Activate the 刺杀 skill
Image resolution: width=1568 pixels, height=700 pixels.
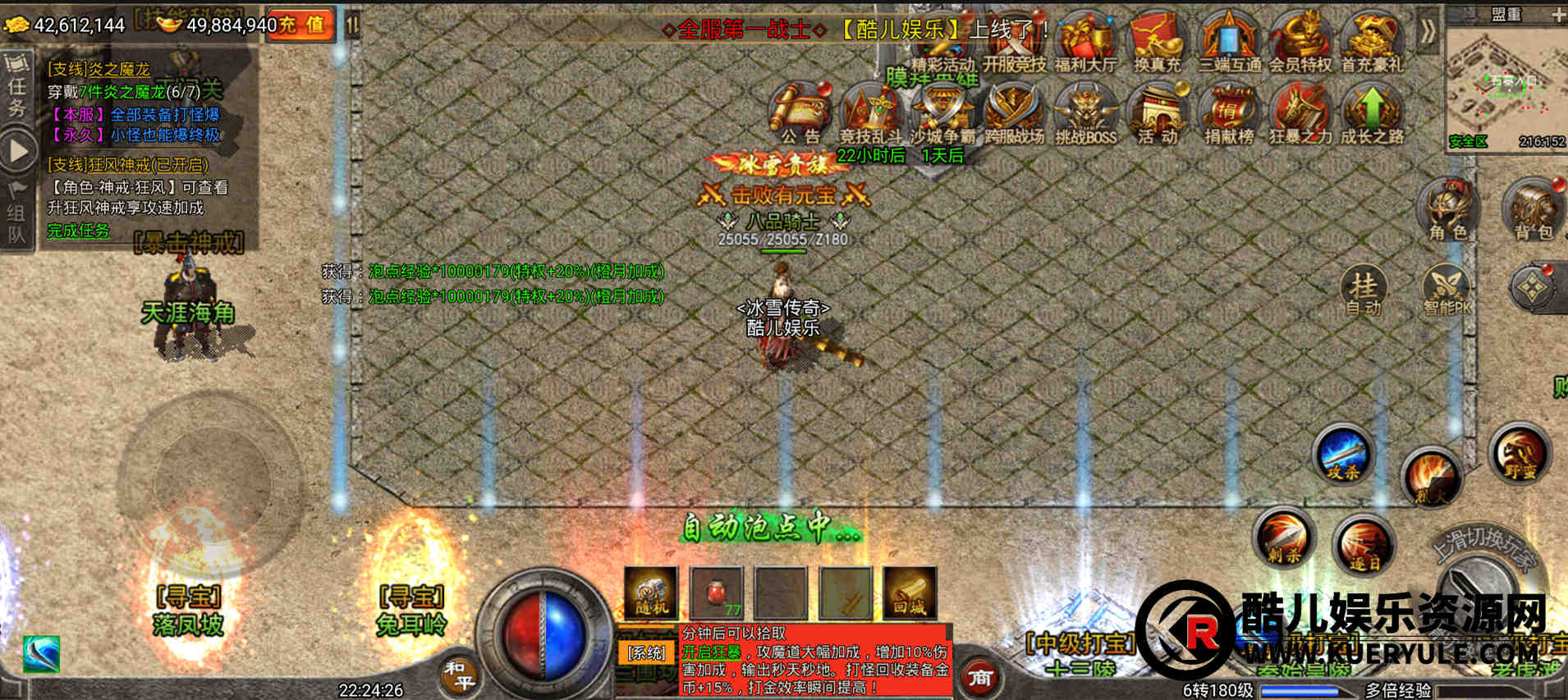tap(1284, 538)
